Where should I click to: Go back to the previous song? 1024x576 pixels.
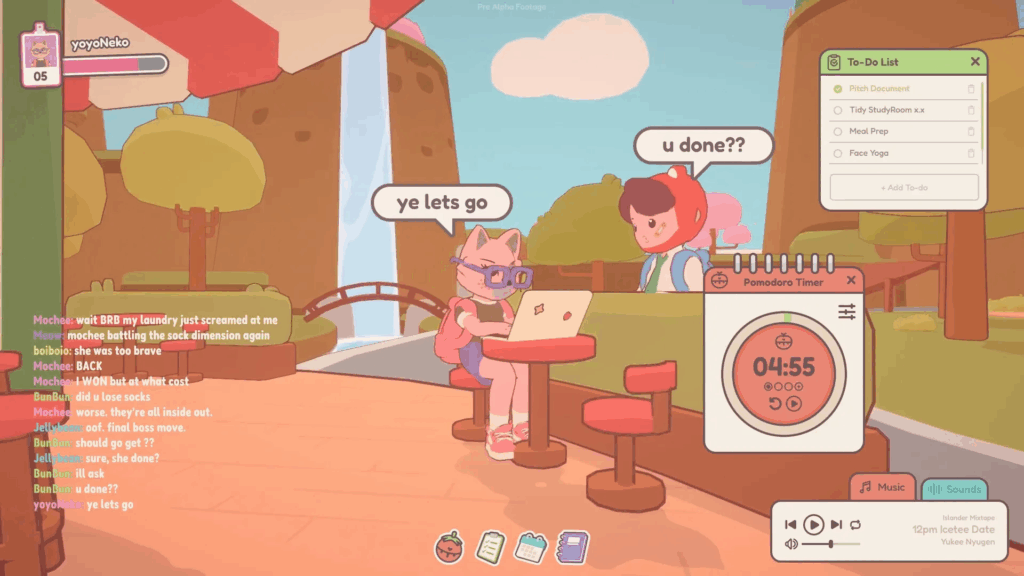790,524
